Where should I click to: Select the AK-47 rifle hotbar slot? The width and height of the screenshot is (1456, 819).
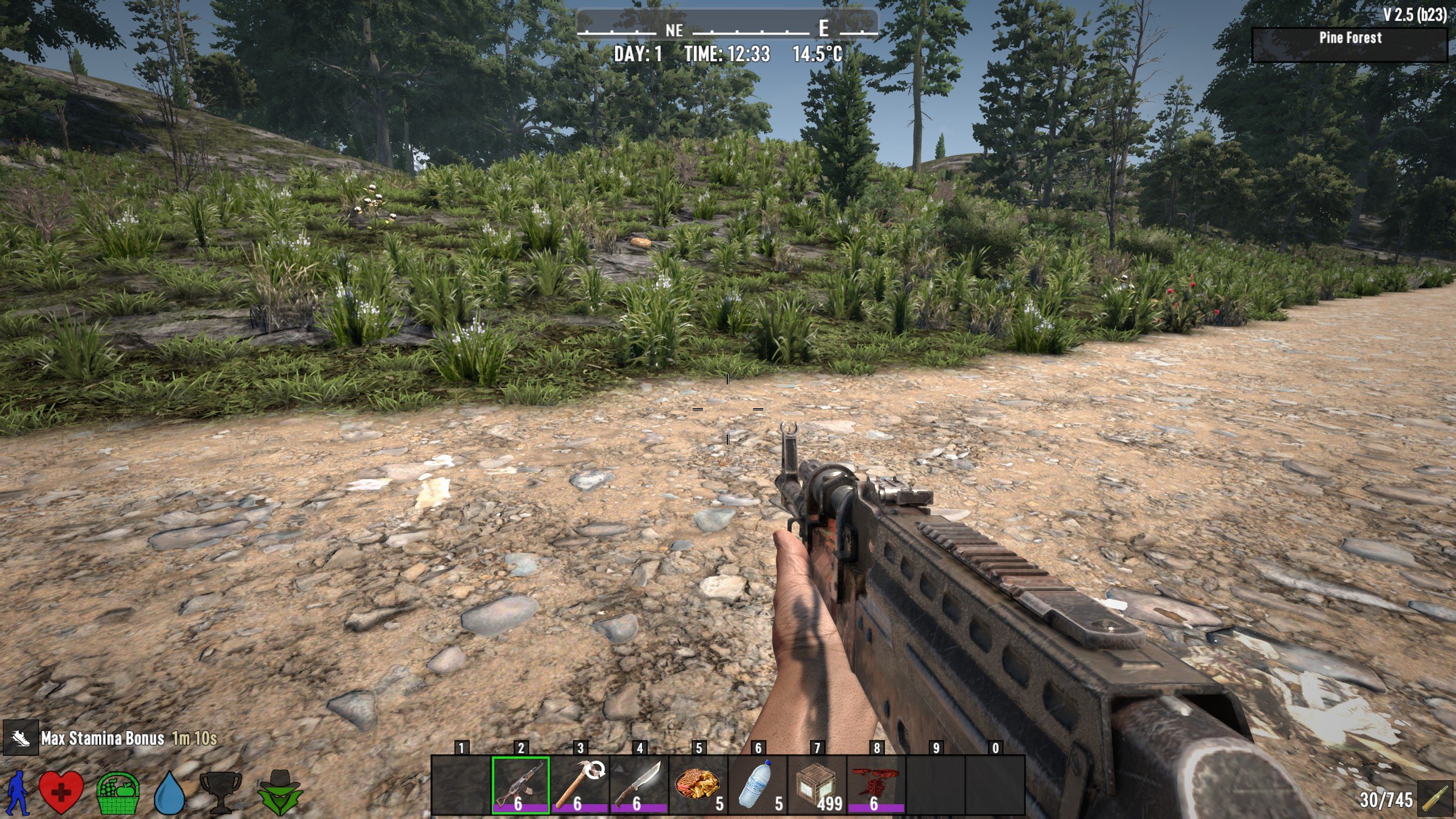pos(520,785)
